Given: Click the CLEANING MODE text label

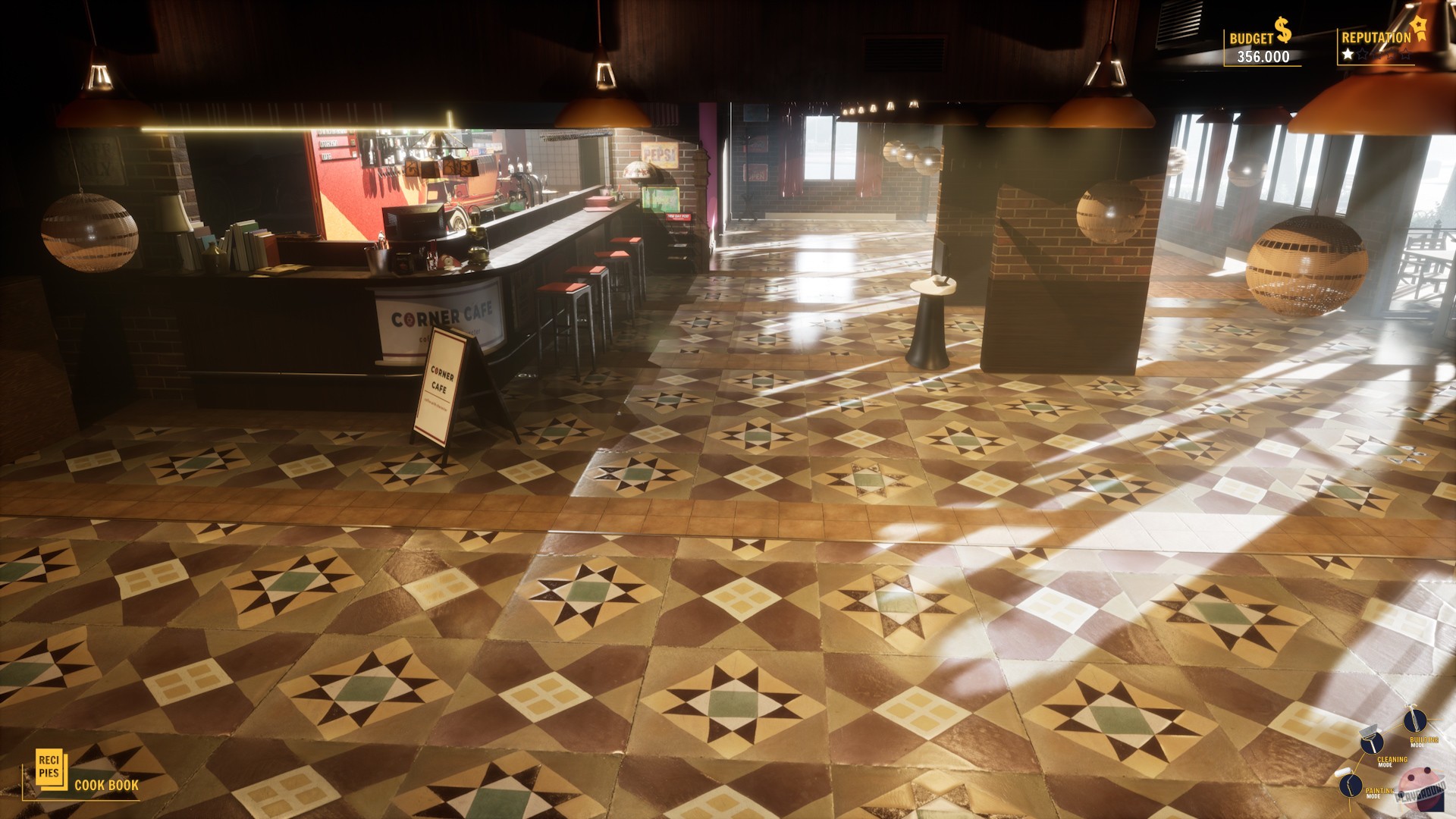Looking at the screenshot, I should pos(1392,759).
